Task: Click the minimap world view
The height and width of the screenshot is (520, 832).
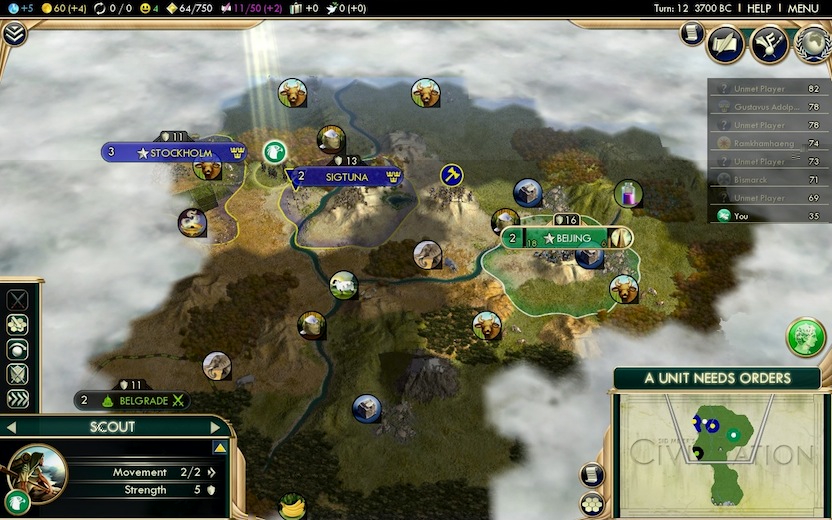Action: click(716, 451)
